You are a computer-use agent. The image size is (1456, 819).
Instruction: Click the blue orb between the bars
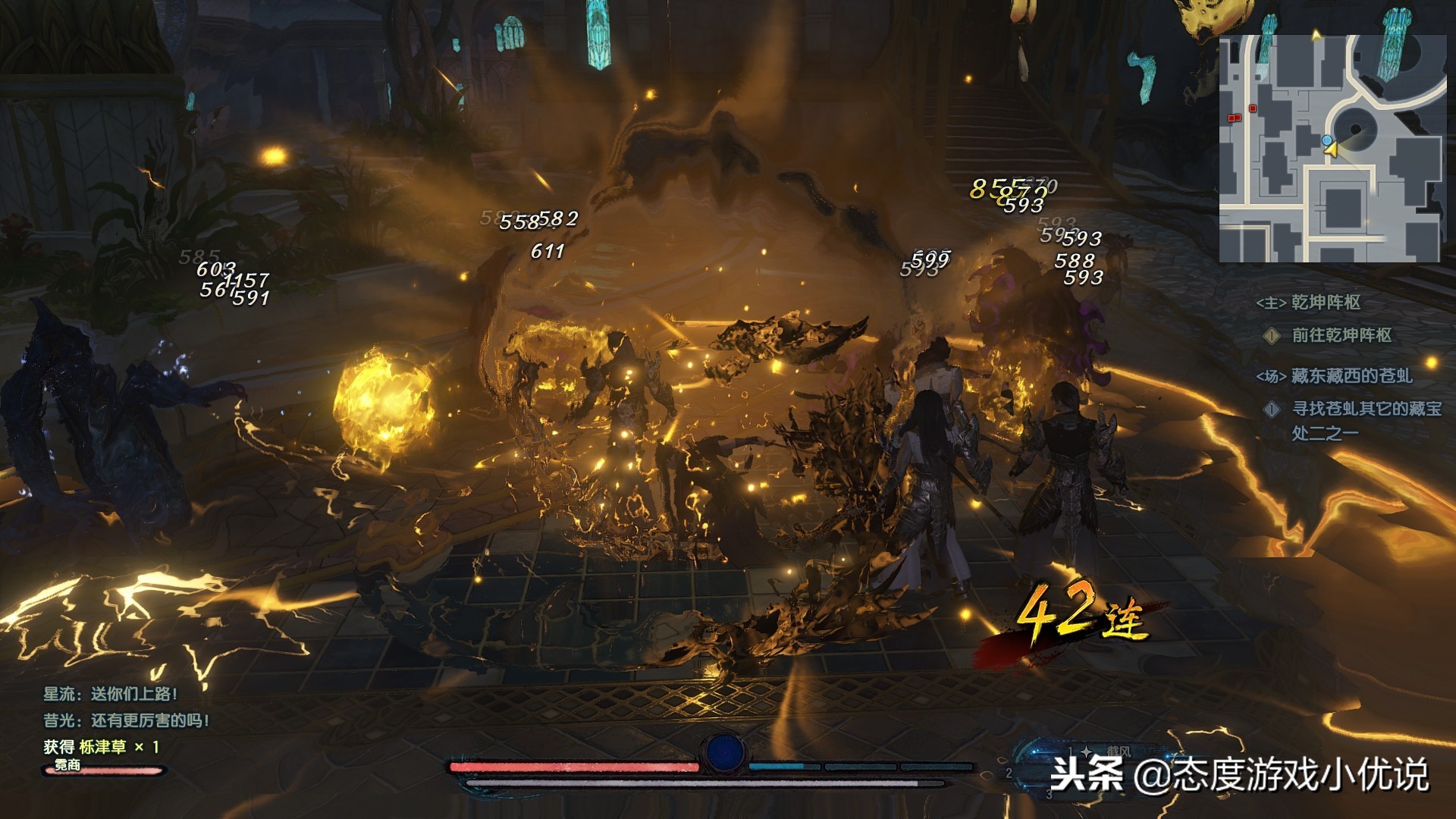724,752
